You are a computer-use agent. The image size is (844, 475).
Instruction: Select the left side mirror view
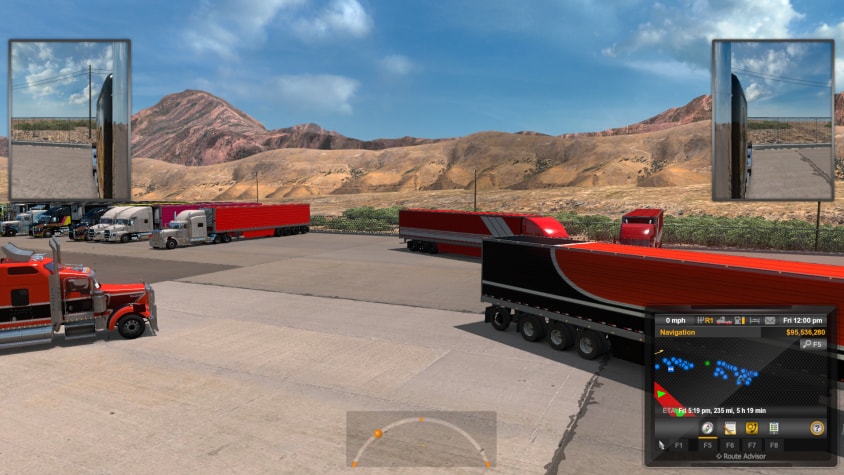[x=69, y=120]
